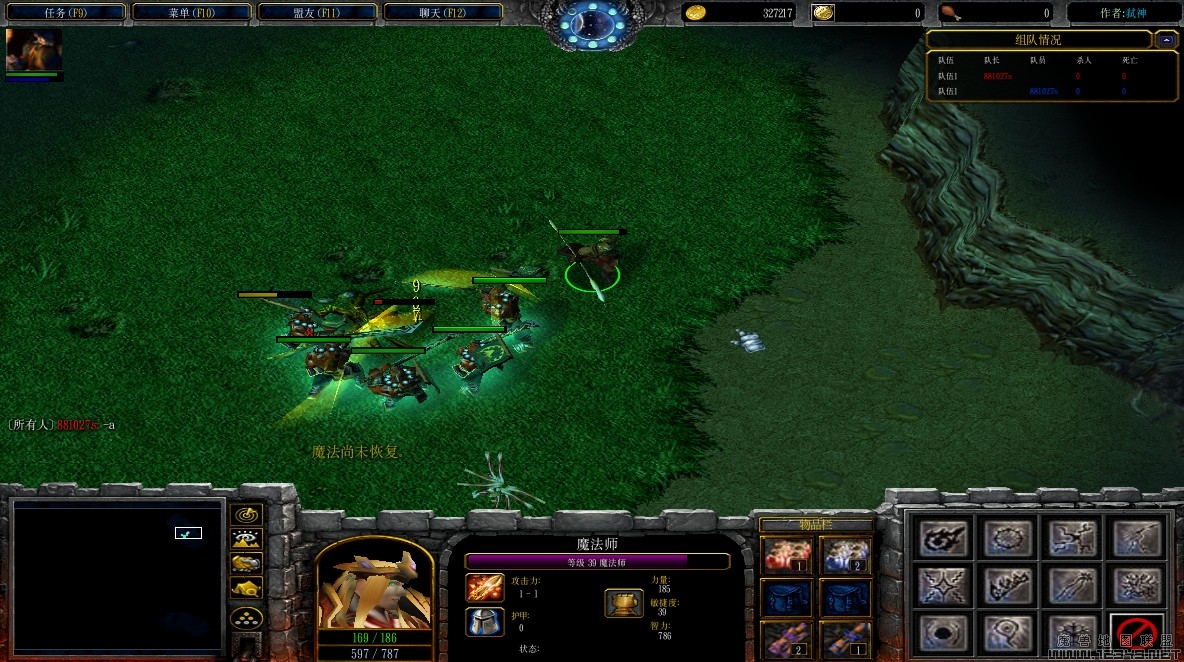
Task: Use the blue potion in the inventory
Action: 845,555
